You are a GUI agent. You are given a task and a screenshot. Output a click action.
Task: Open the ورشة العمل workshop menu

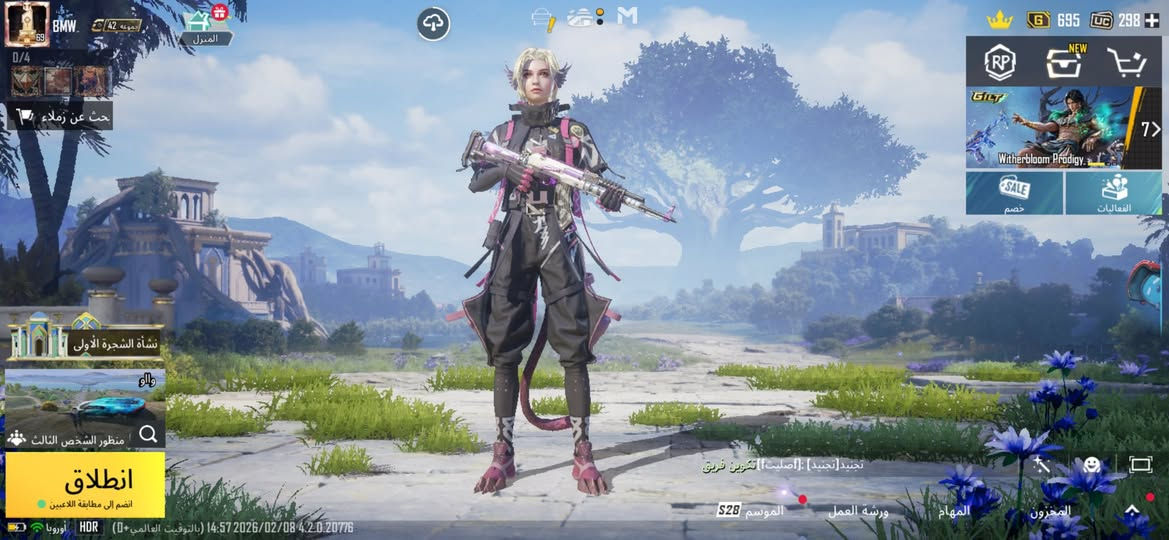(858, 511)
